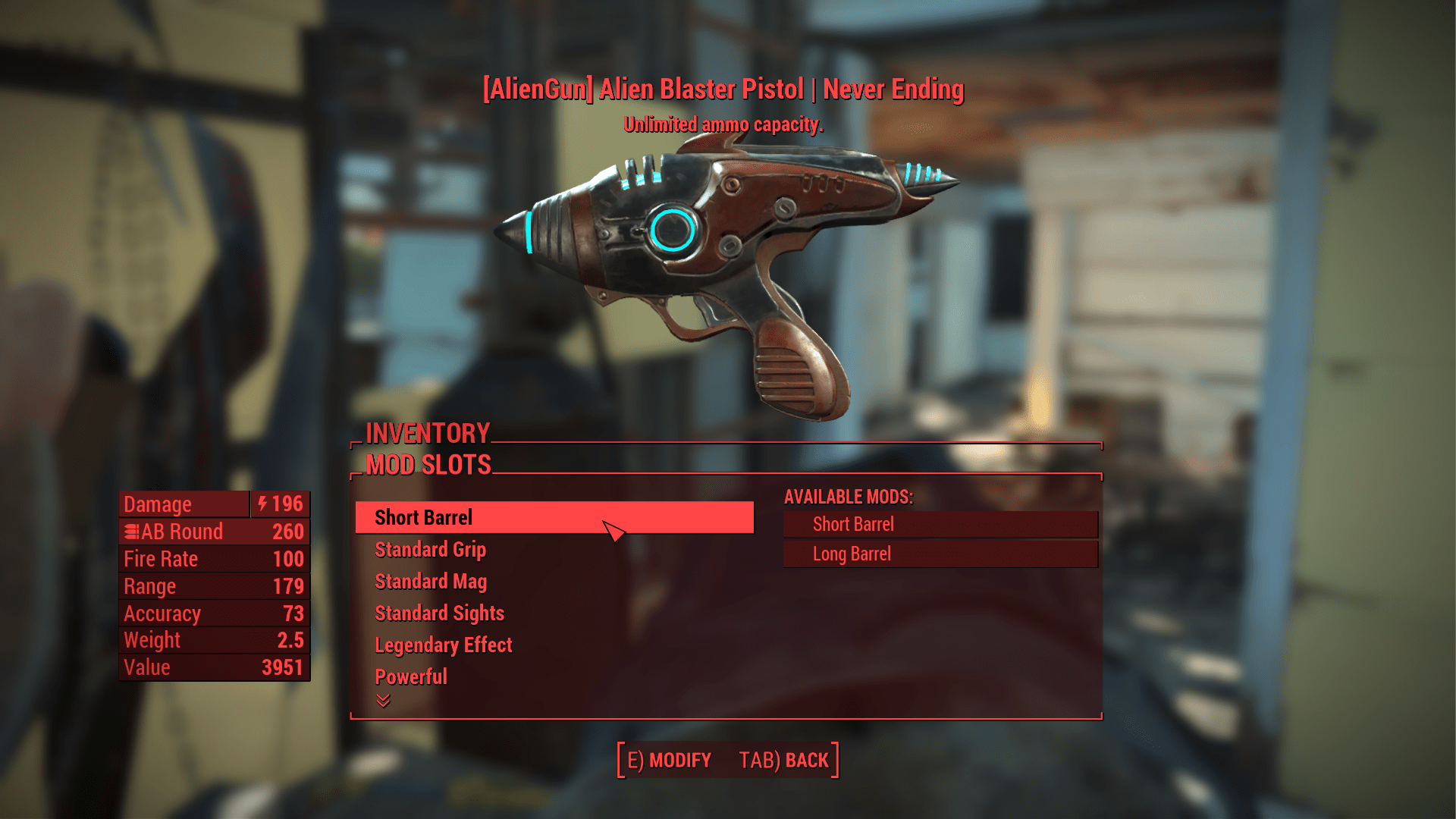
Task: Switch to the INVENTORY tab
Action: [x=427, y=434]
